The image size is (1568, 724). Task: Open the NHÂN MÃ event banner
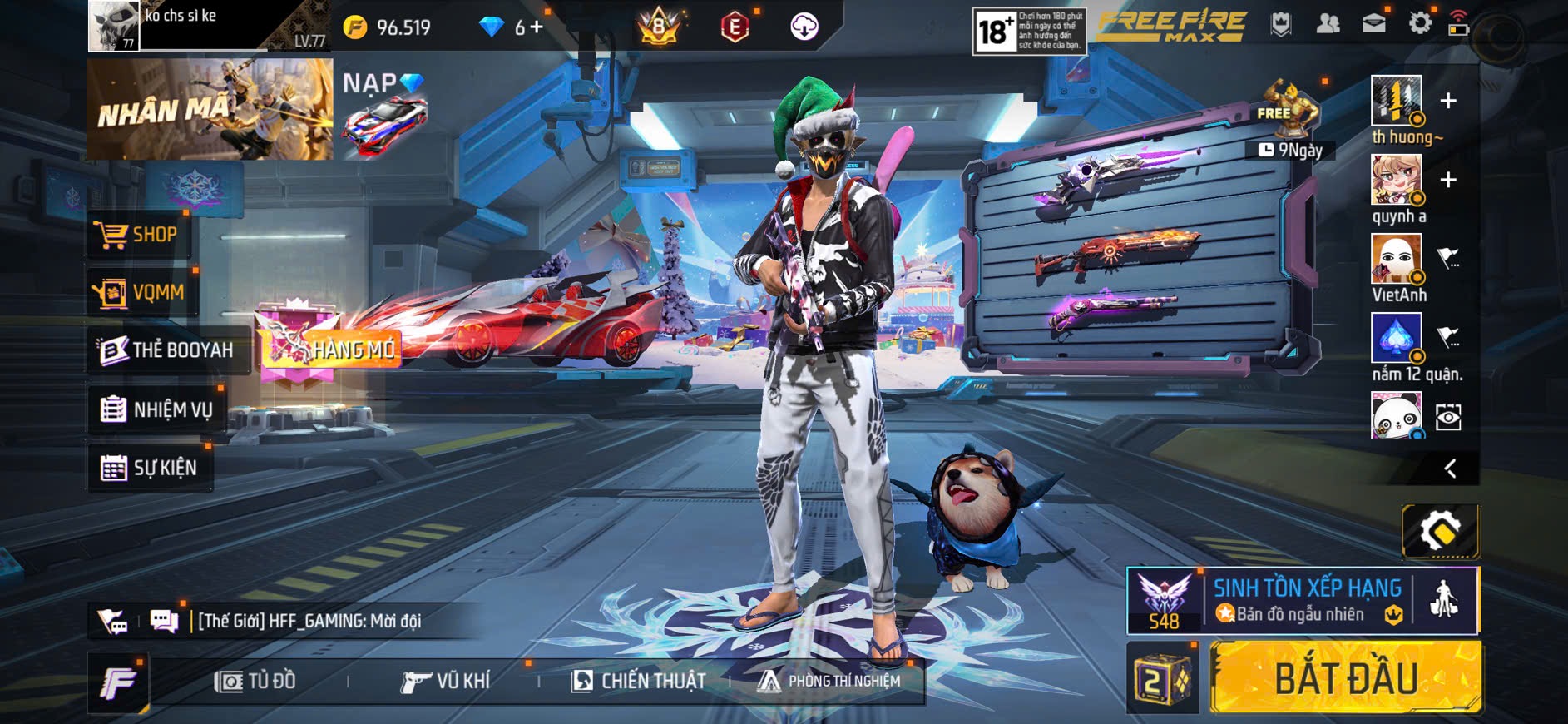click(x=210, y=109)
